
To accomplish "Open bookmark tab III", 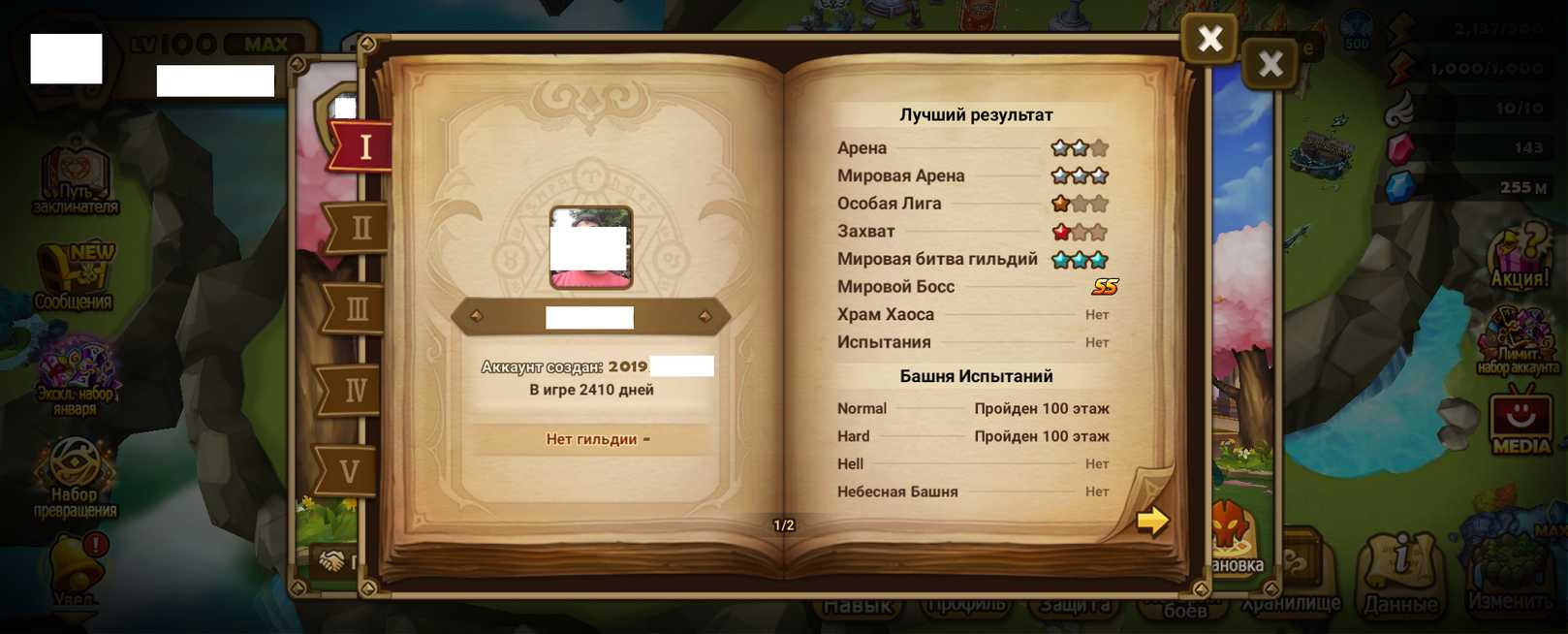I will tap(356, 310).
